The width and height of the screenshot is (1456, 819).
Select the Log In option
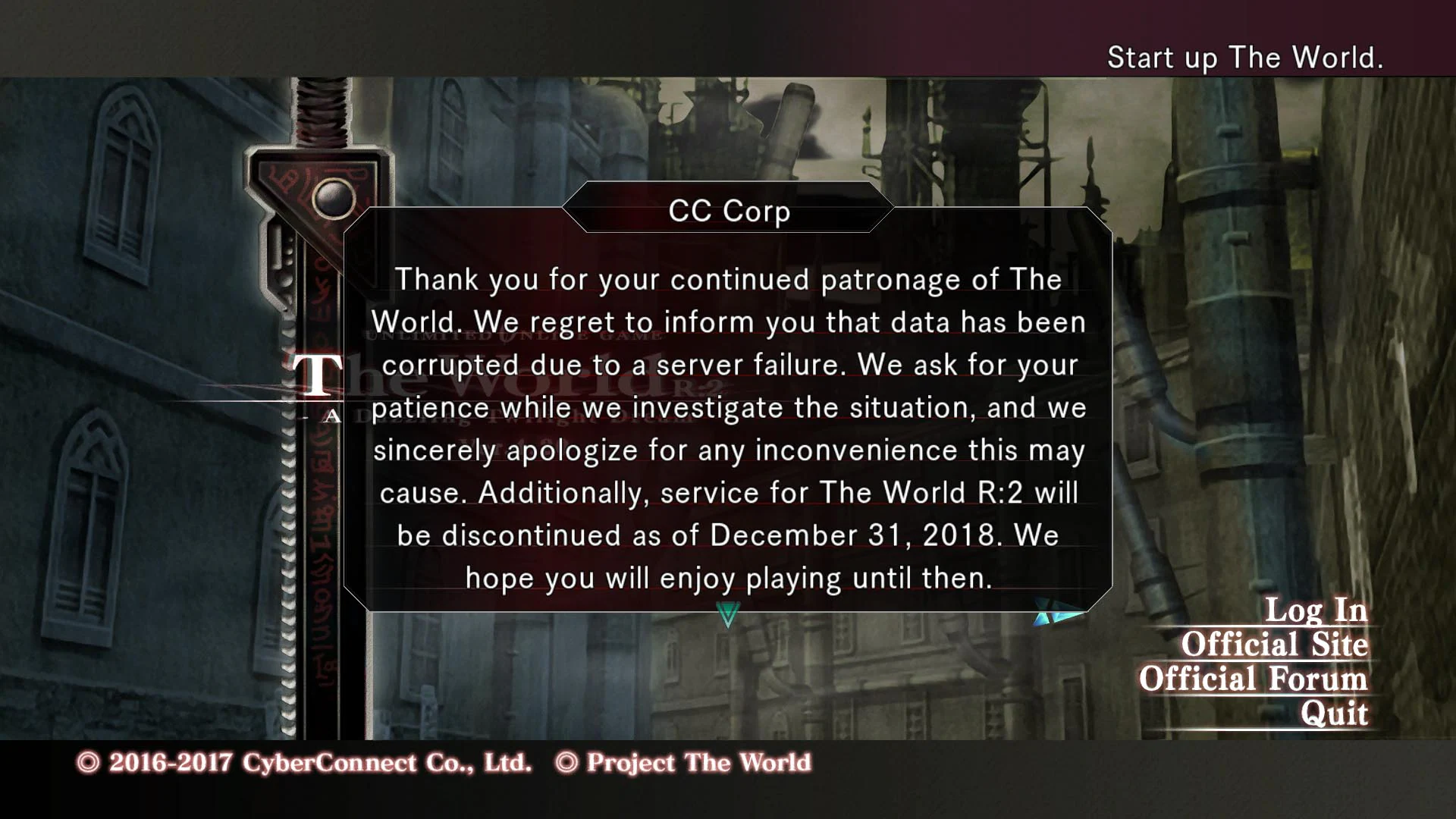pos(1316,608)
